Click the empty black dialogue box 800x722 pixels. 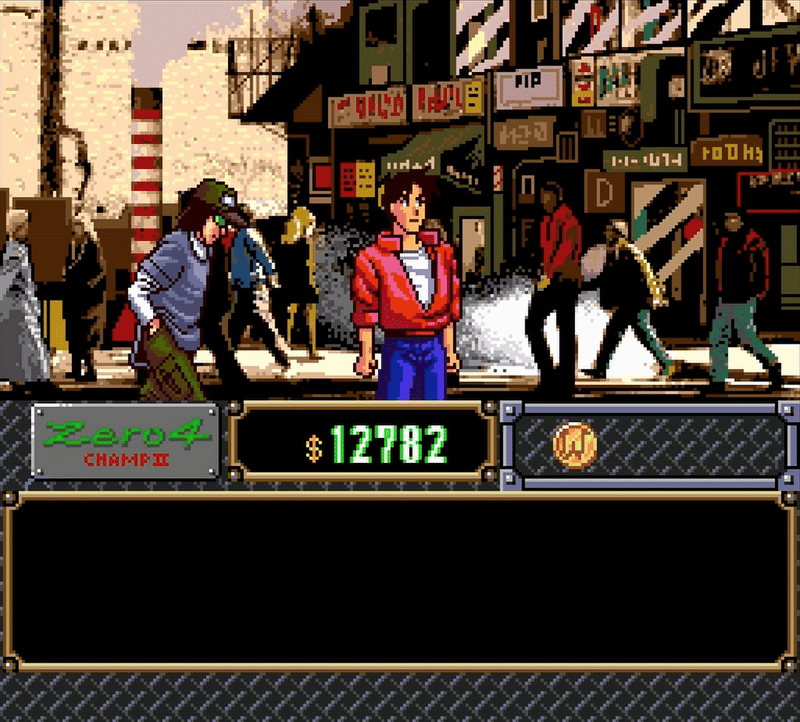pos(398,582)
